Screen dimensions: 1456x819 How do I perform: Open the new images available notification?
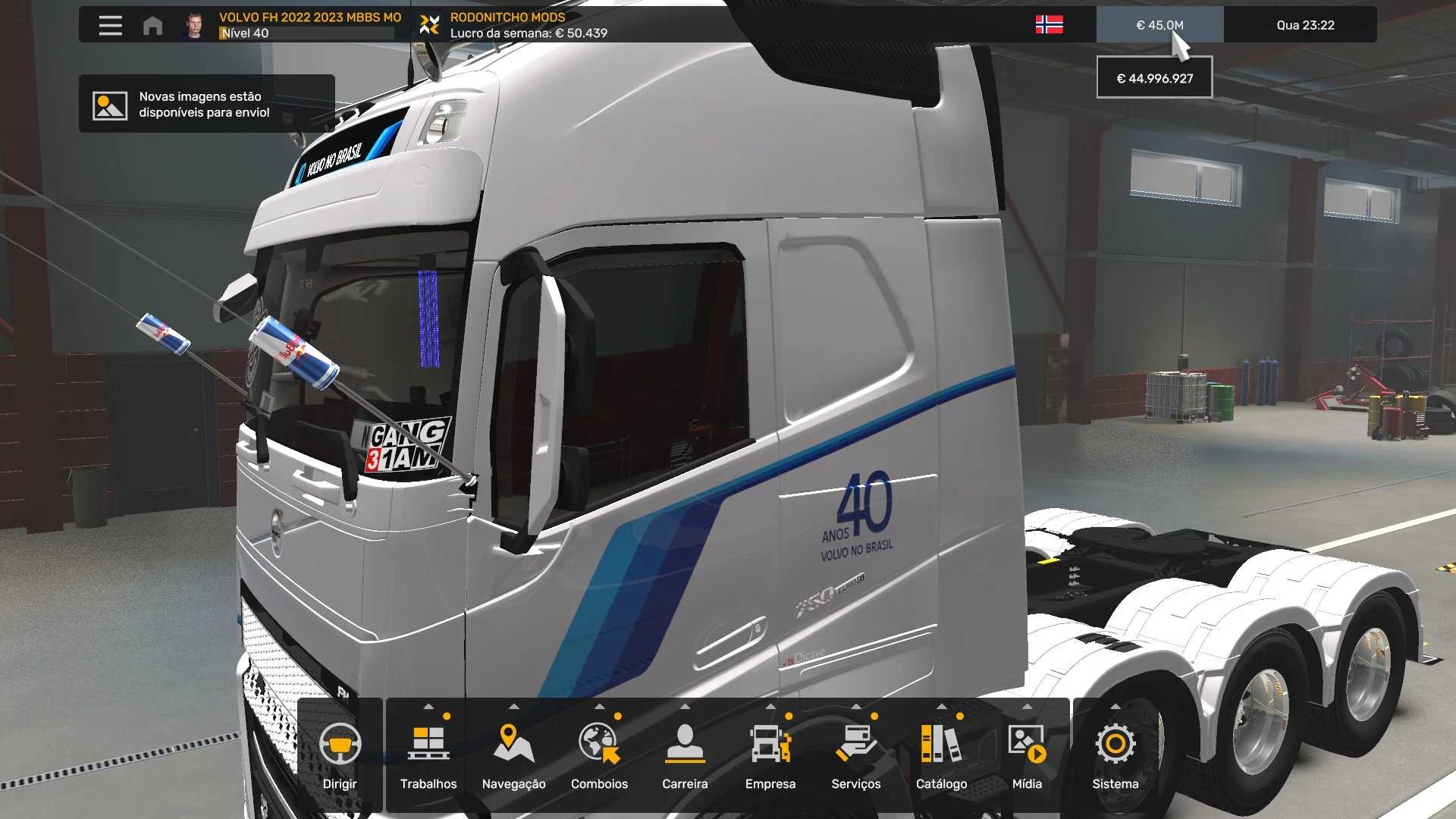pos(206,104)
